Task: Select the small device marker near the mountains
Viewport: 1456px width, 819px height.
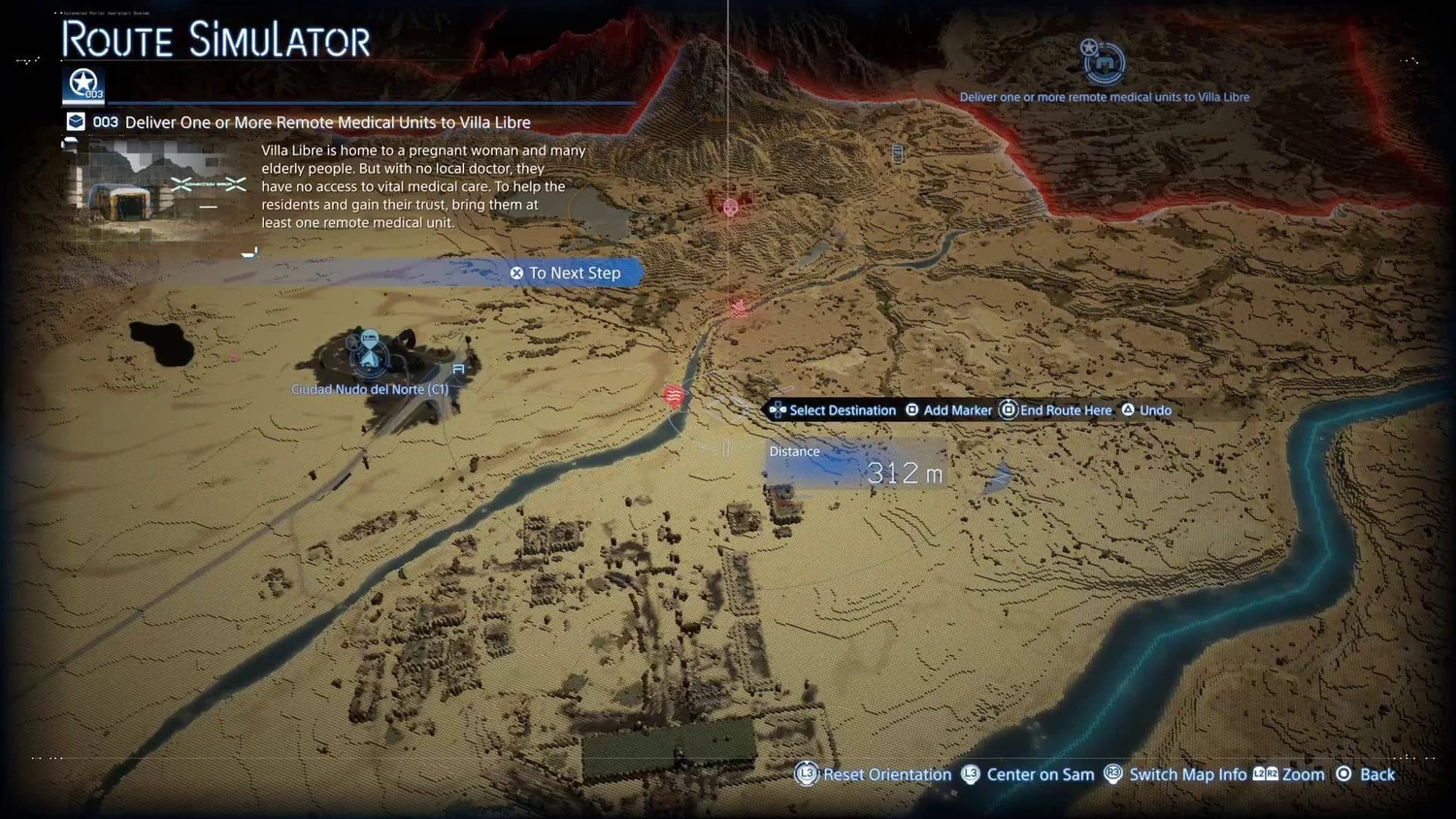Action: pyautogui.click(x=898, y=154)
